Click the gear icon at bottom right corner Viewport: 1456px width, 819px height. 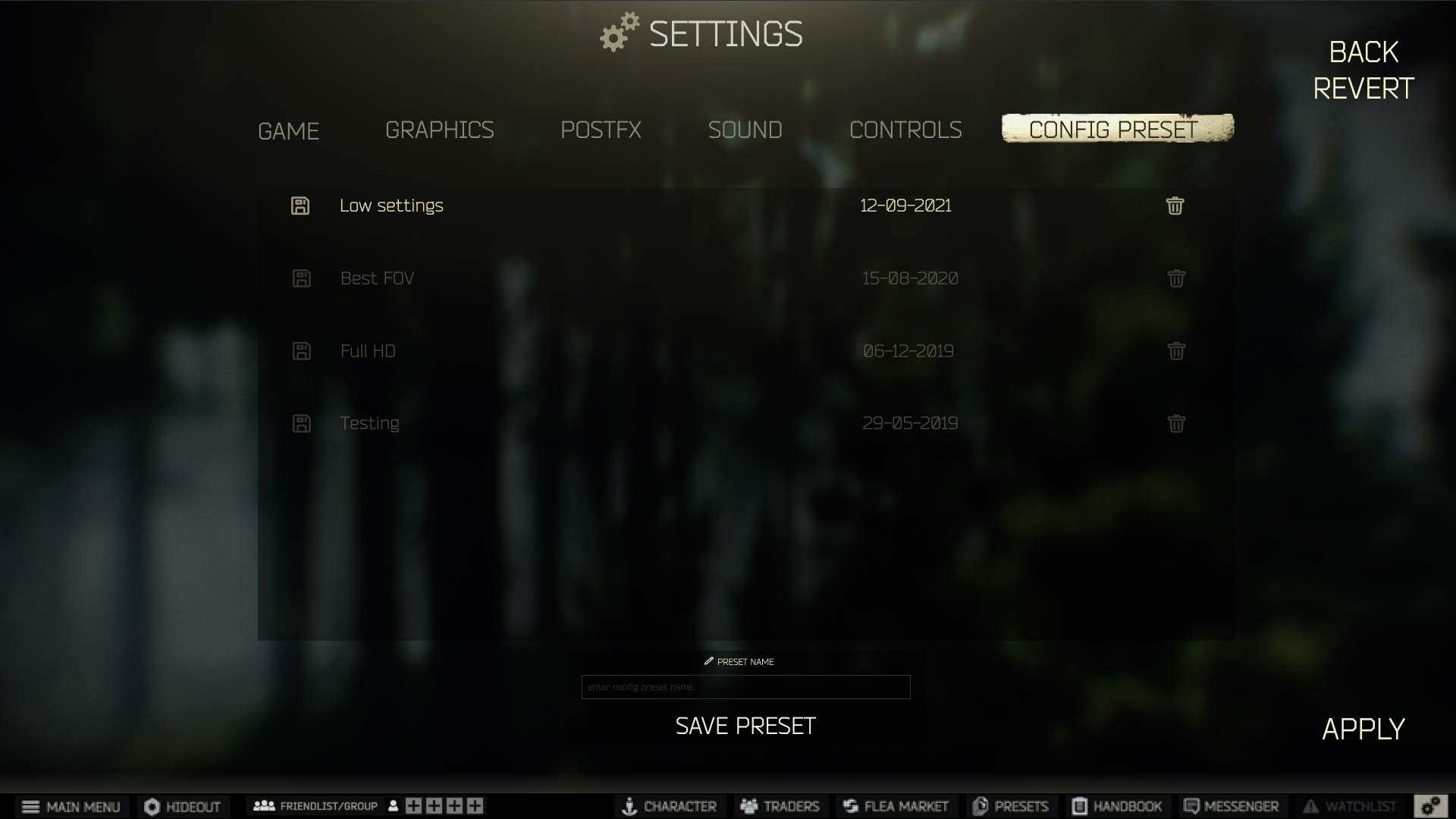[x=1432, y=806]
